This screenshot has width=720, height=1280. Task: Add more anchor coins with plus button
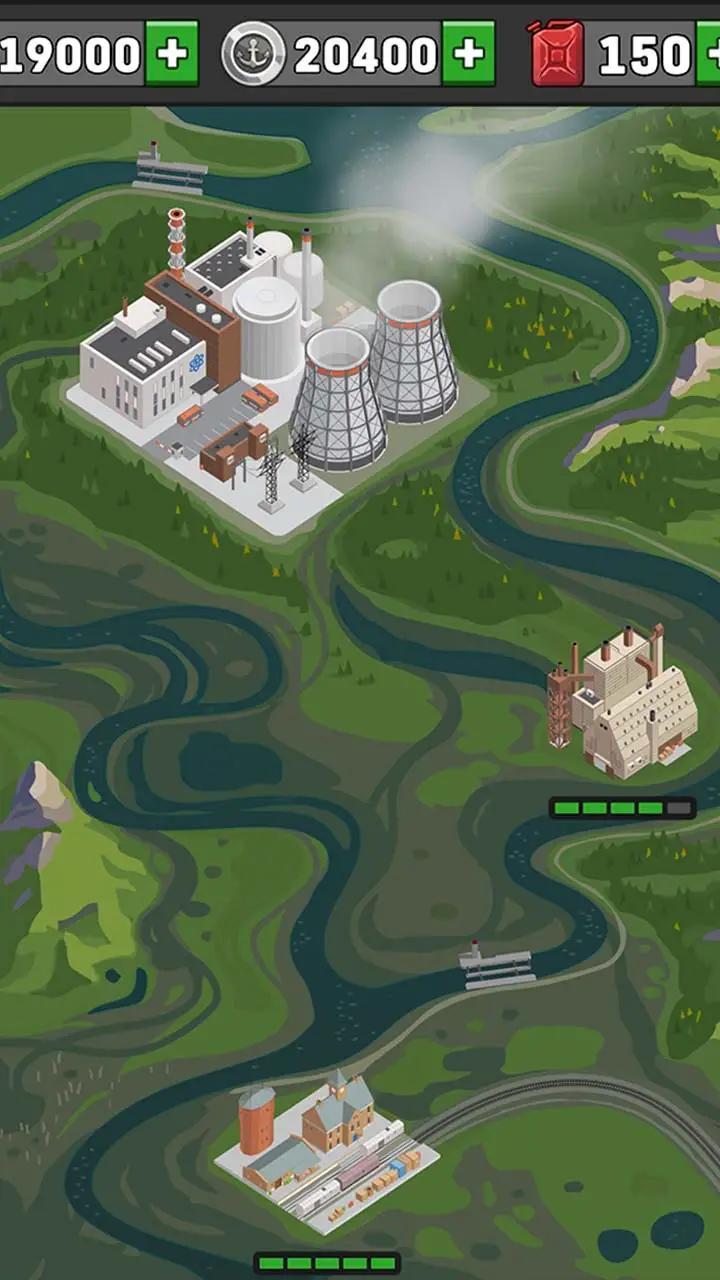click(x=468, y=54)
